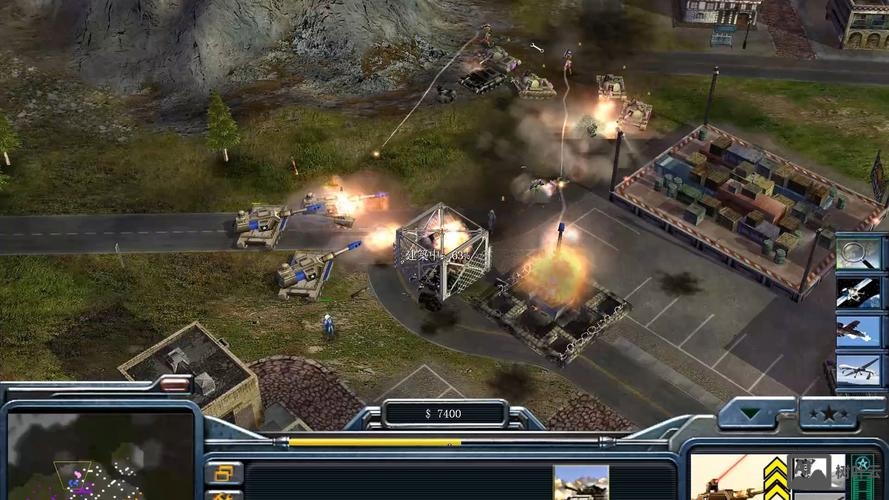Viewport: 889px width, 500px height.
Task: Trigger the attack plane strike shortcut
Action: coord(857,331)
